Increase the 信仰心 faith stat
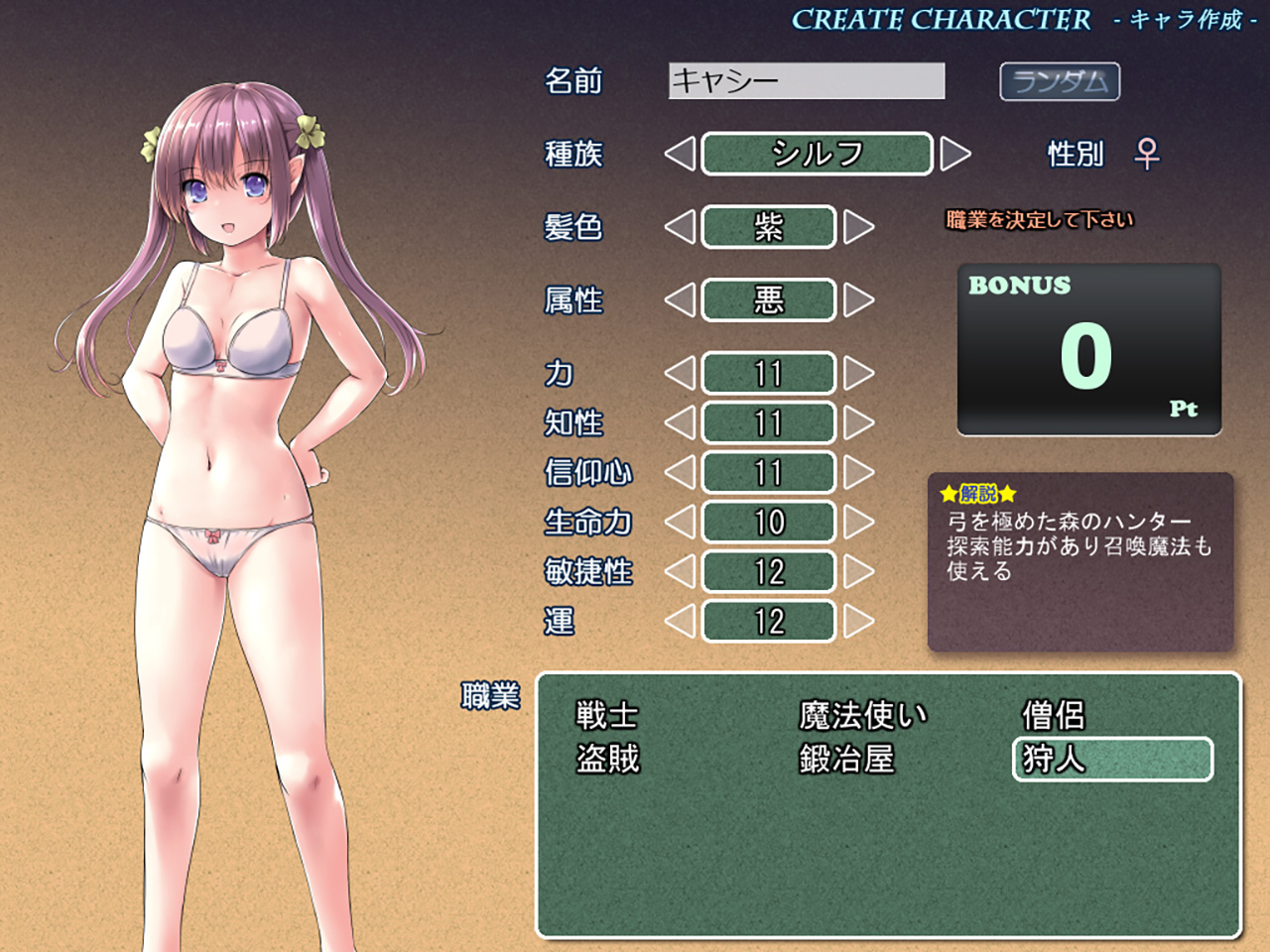The height and width of the screenshot is (952, 1270). 858,473
